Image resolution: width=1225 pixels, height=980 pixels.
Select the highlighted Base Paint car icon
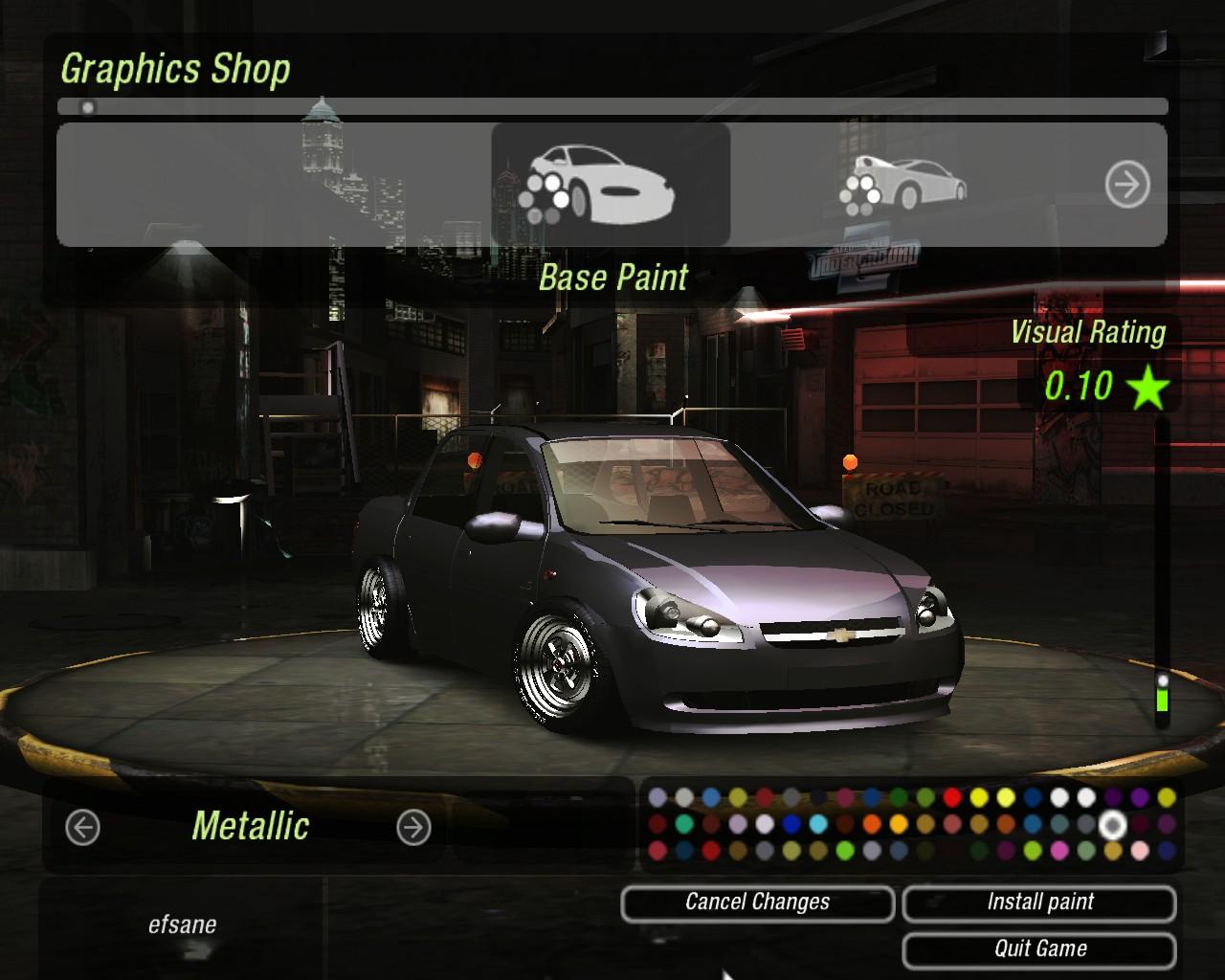click(611, 184)
